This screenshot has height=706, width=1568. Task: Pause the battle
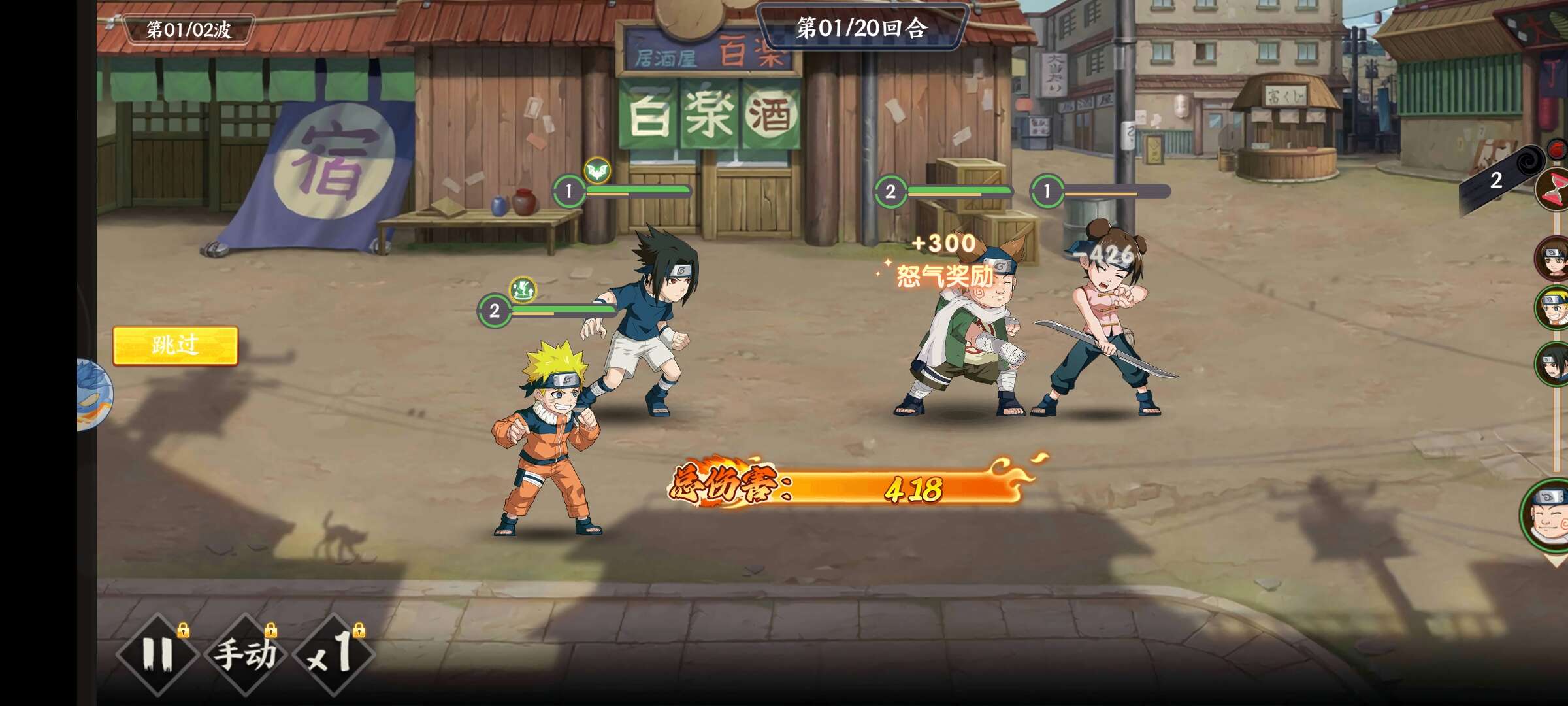157,654
